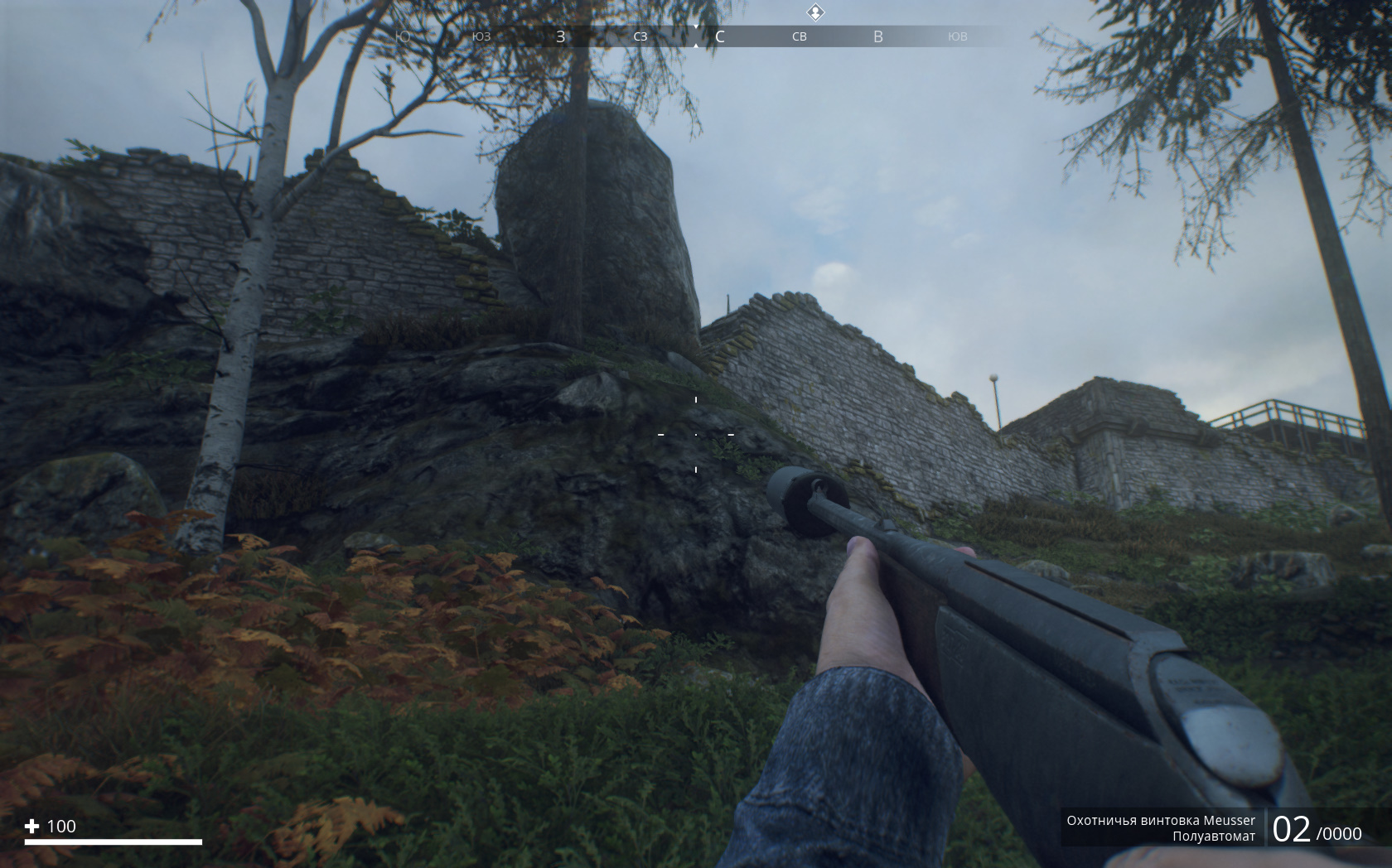Select the Охотничья винтовка Meusser weapon label
The width and height of the screenshot is (1392, 868).
[x=1161, y=820]
